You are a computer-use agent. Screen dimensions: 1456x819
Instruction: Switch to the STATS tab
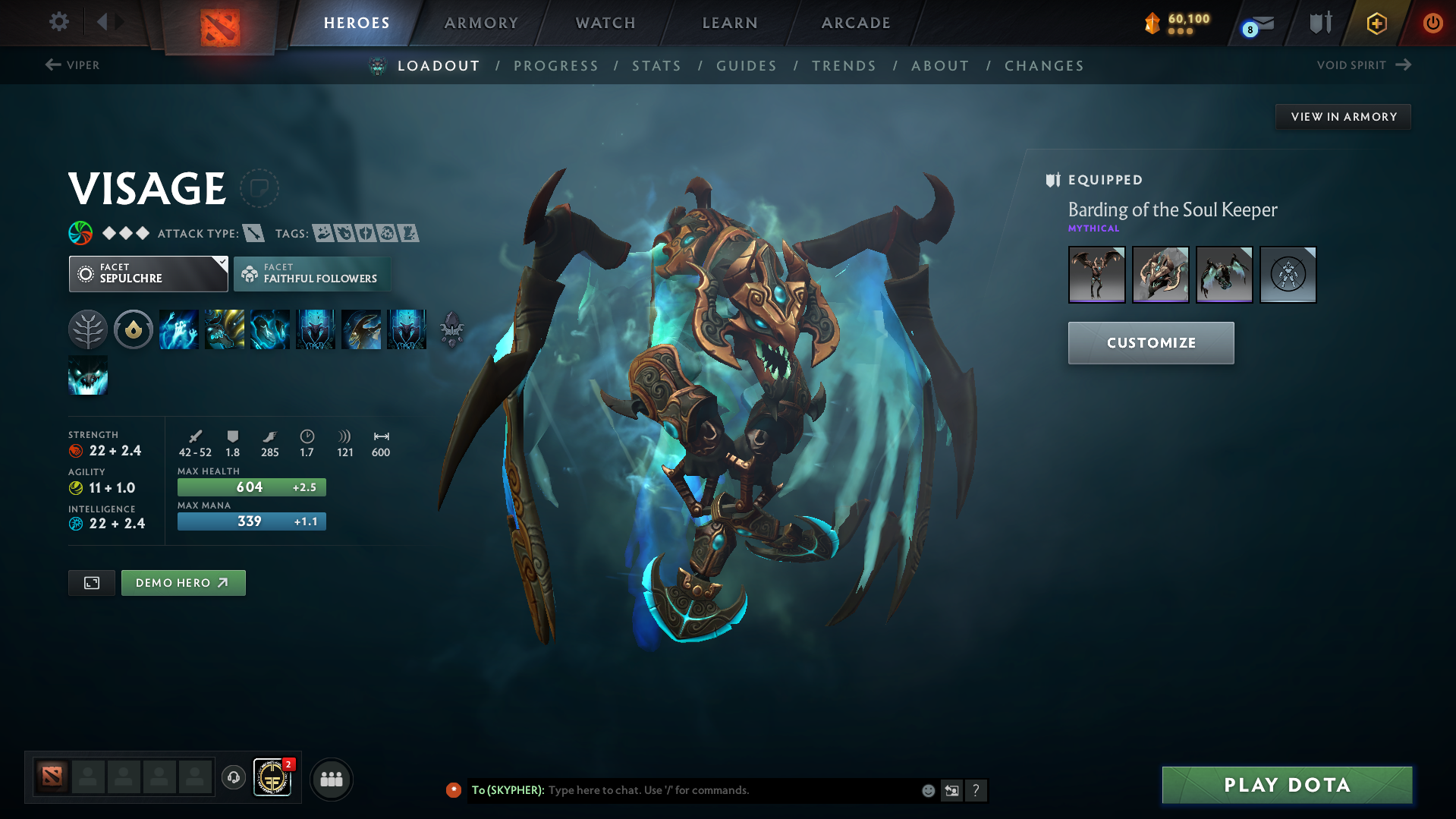(656, 66)
